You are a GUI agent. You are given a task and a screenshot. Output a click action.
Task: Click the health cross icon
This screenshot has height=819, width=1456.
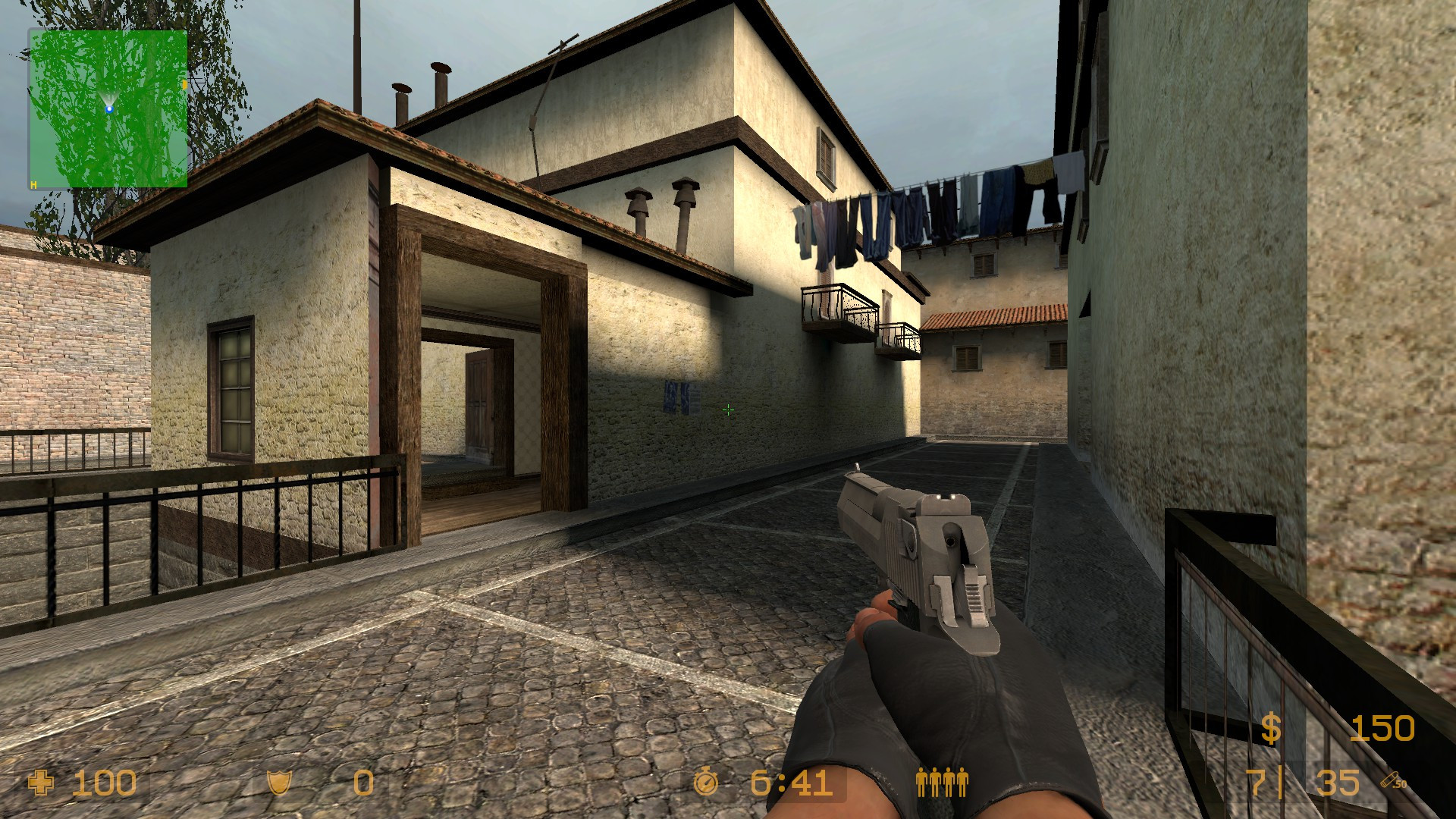pos(39,781)
